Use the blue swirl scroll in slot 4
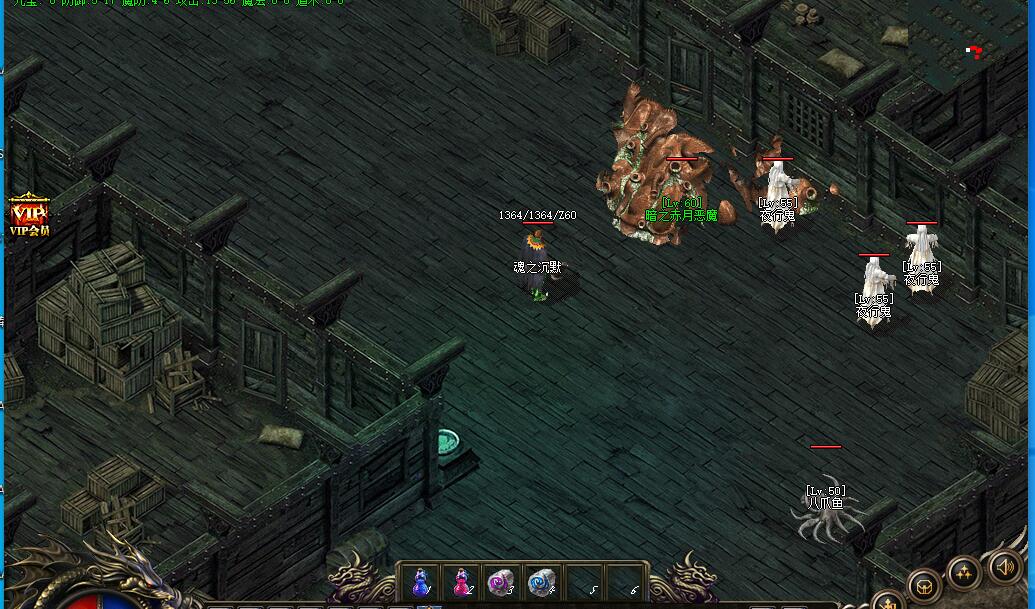 click(540, 581)
